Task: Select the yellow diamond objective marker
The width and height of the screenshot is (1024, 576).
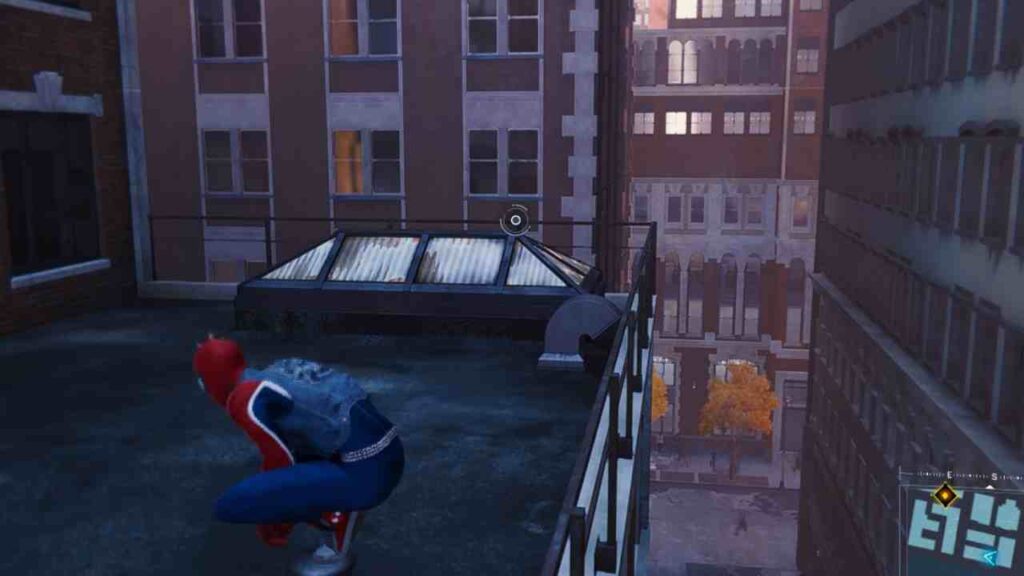Action: coord(944,493)
